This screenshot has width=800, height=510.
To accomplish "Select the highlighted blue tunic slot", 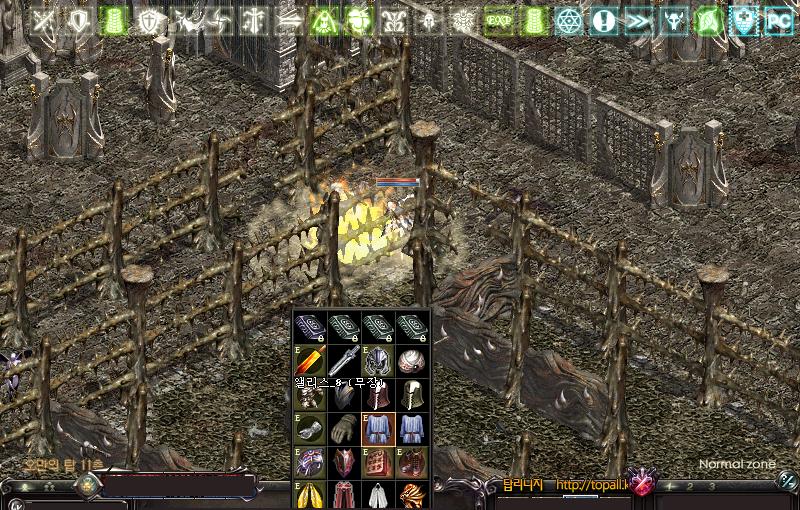I will tap(377, 429).
